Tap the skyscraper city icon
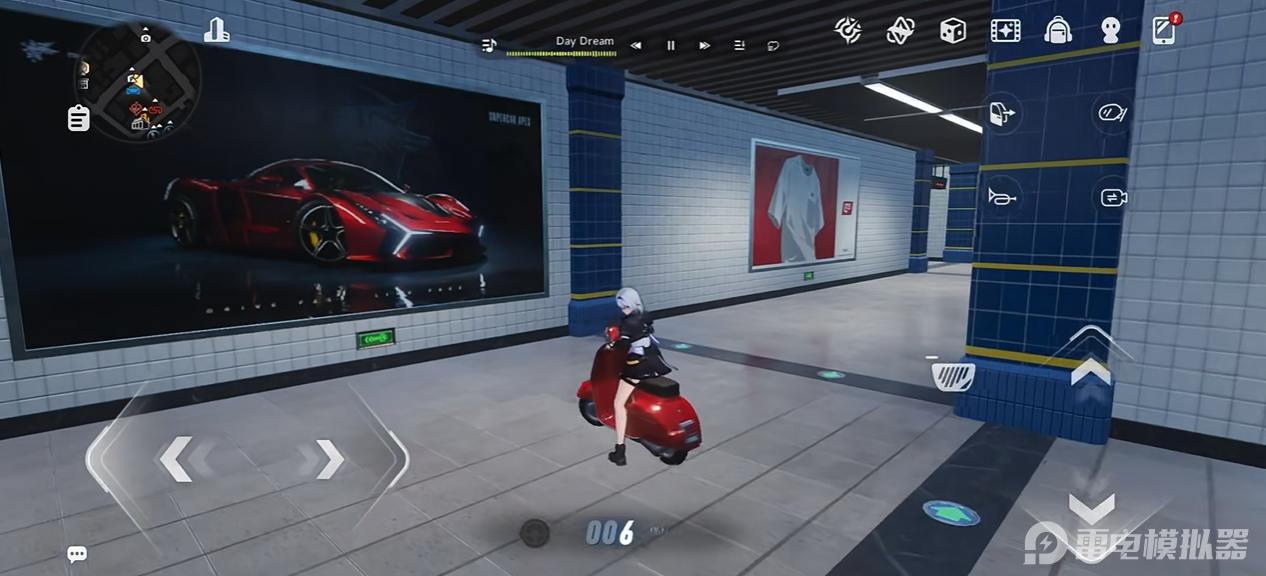 [216, 31]
